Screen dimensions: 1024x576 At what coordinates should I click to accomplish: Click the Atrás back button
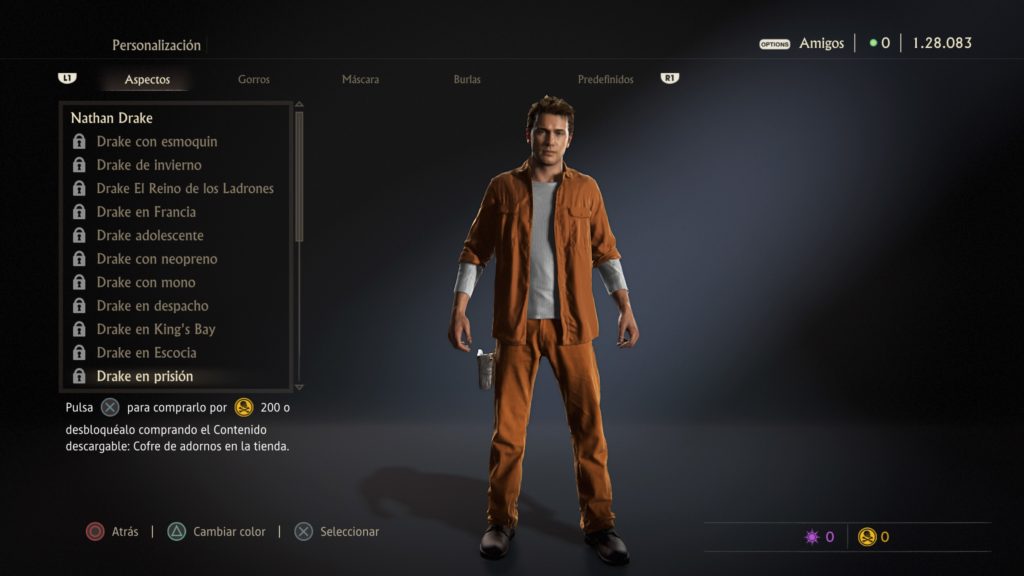(112, 532)
